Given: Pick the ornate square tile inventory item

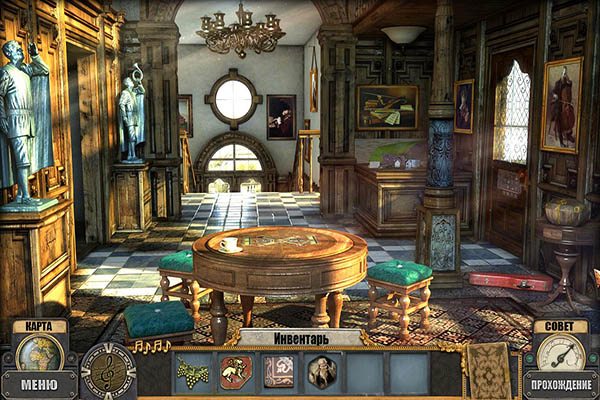Looking at the screenshot, I should pyautogui.click(x=279, y=372).
